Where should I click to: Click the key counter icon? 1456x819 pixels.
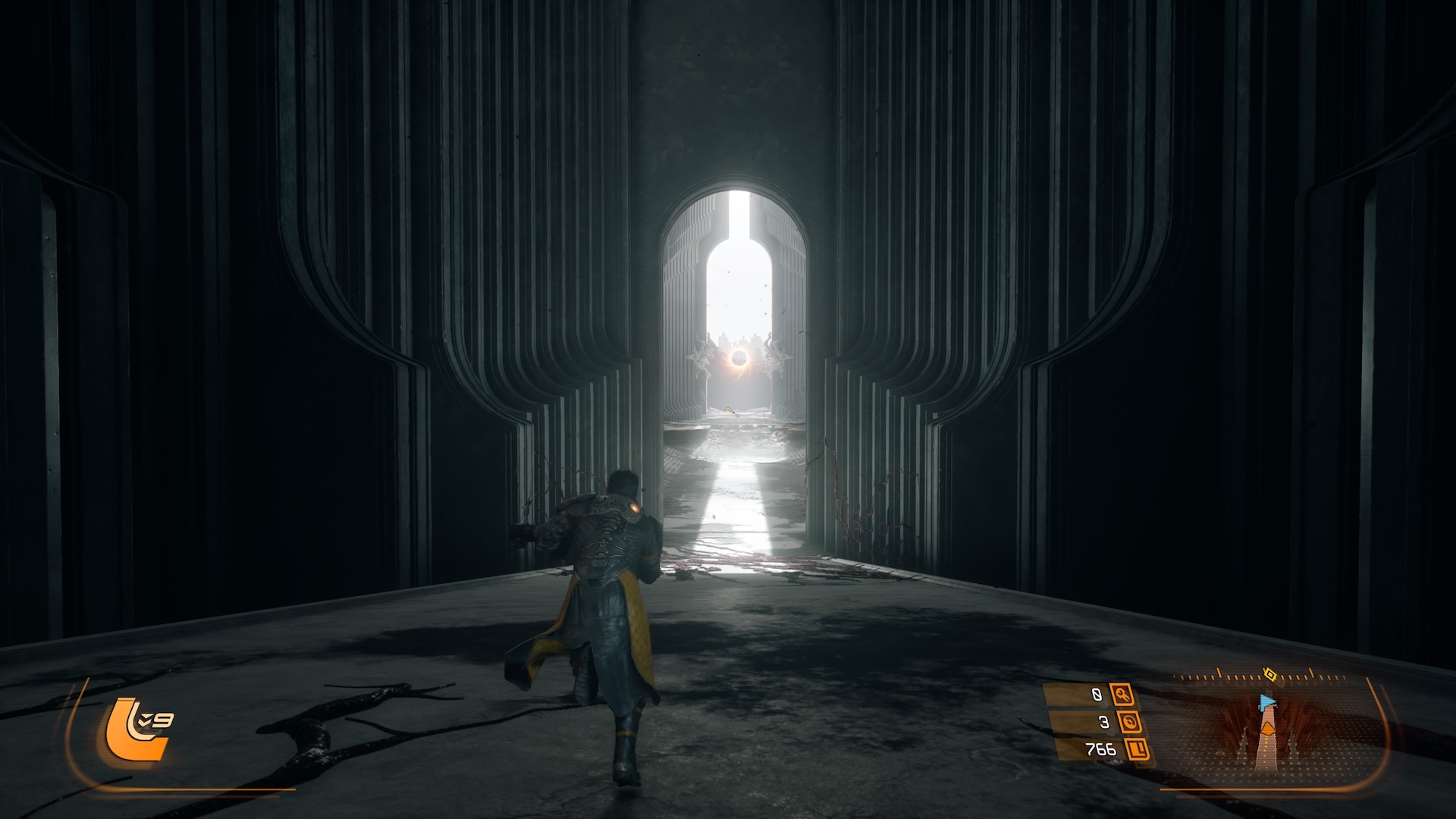(x=1122, y=694)
